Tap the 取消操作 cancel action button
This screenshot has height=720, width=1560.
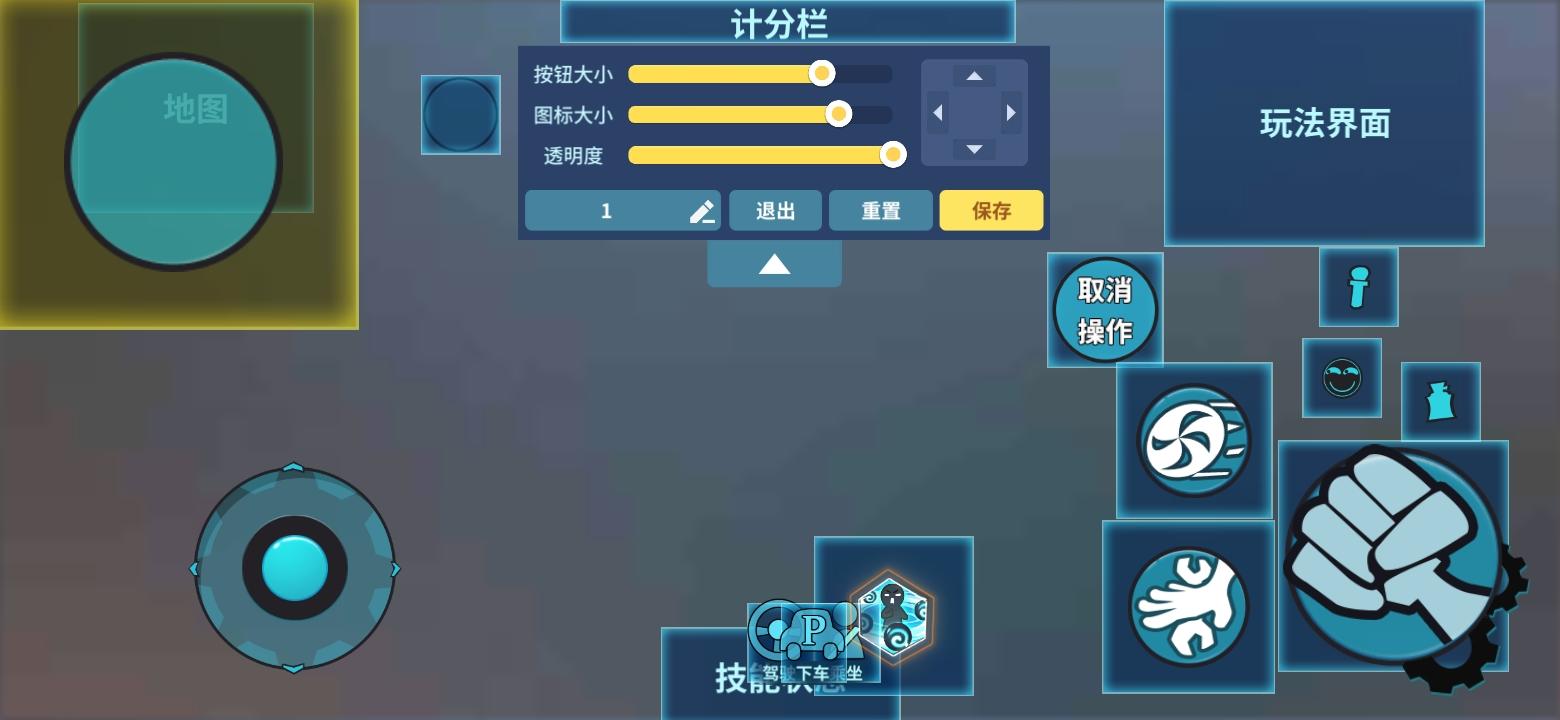[1104, 309]
